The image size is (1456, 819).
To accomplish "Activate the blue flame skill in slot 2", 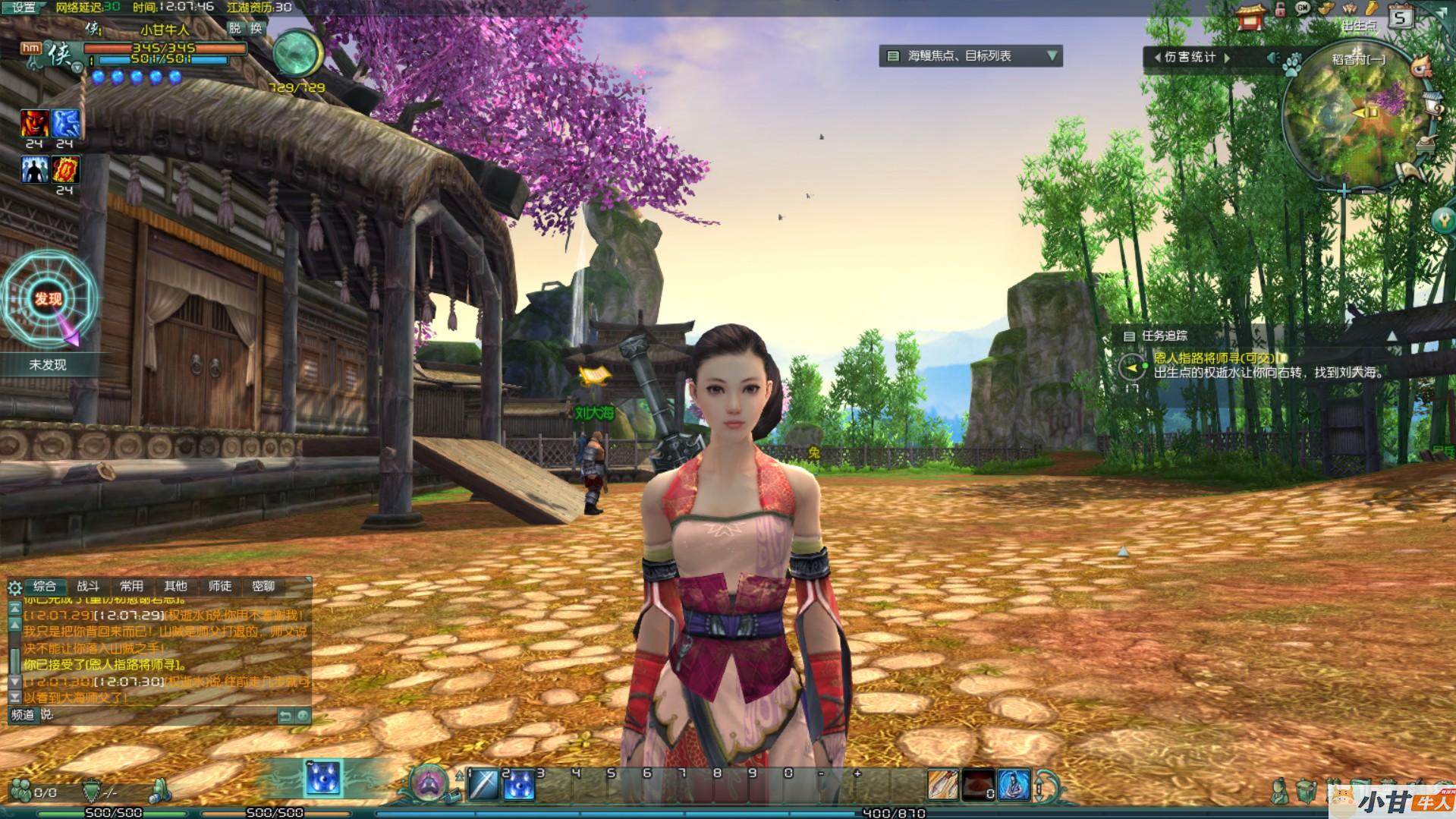I will pyautogui.click(x=519, y=786).
